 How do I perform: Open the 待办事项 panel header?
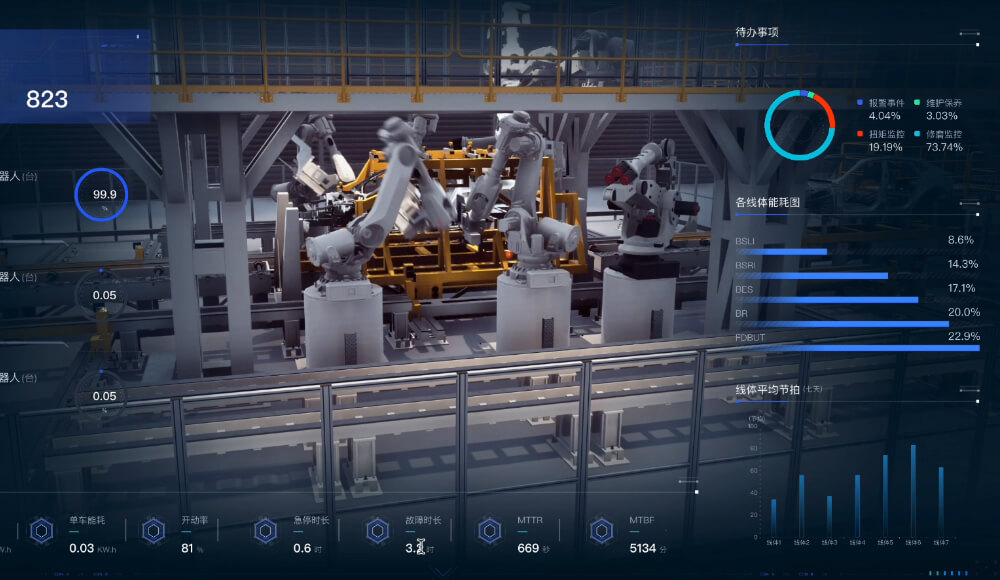click(x=757, y=33)
